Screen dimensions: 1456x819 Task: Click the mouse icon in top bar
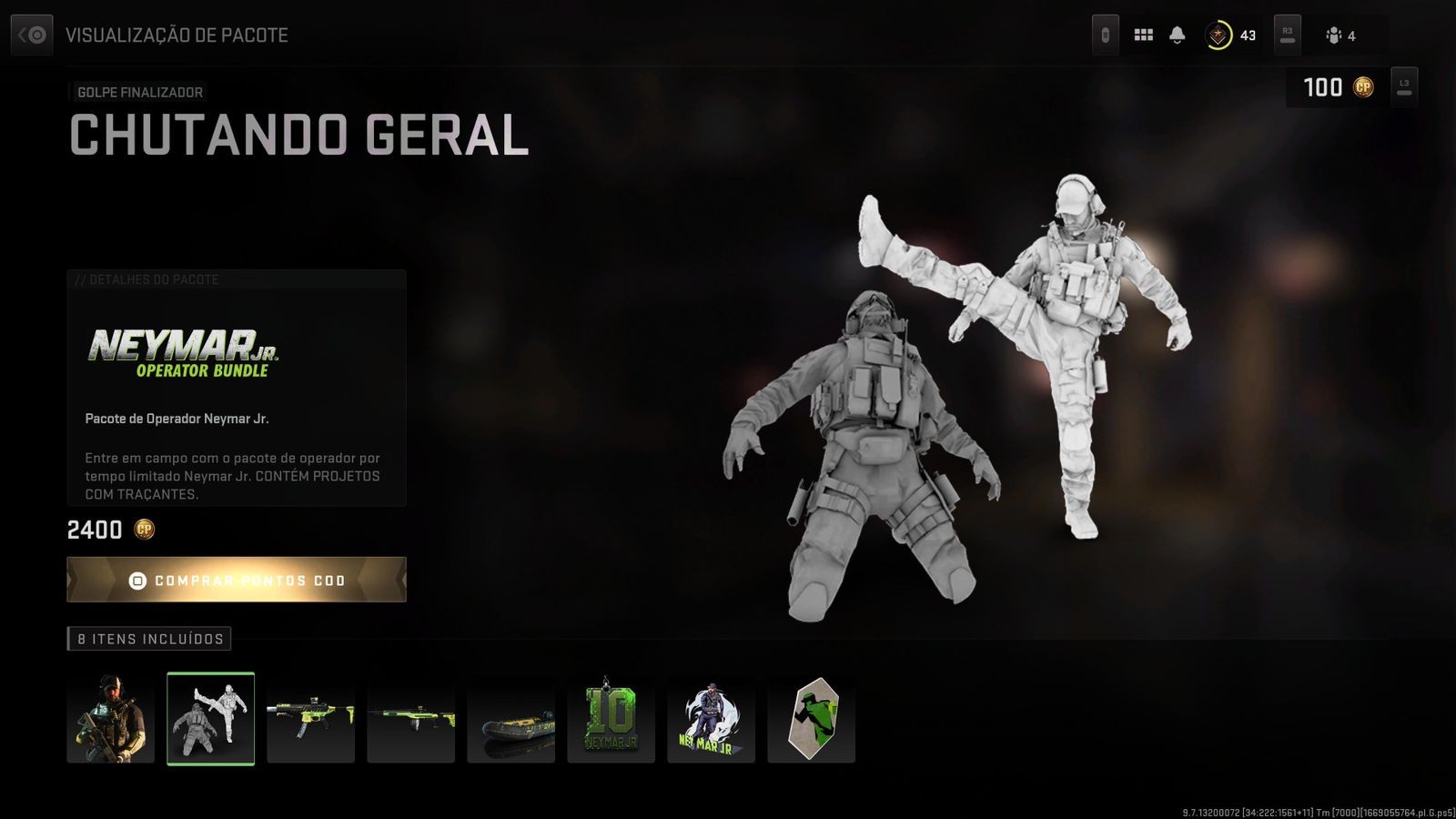click(x=1106, y=35)
